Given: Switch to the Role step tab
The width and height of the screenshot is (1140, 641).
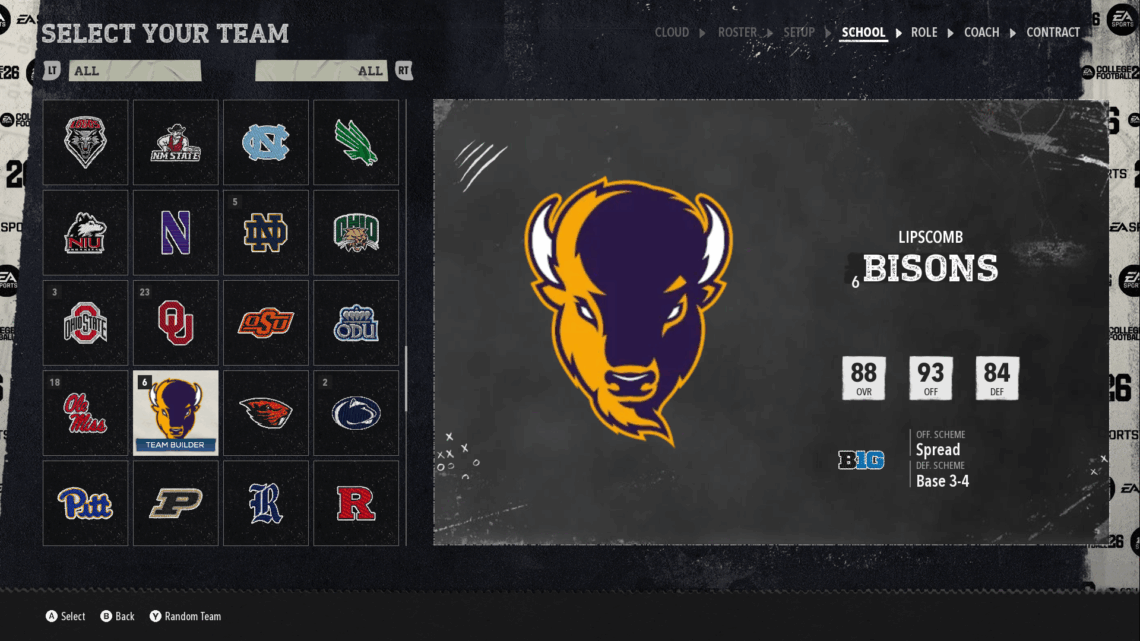Looking at the screenshot, I should (924, 32).
